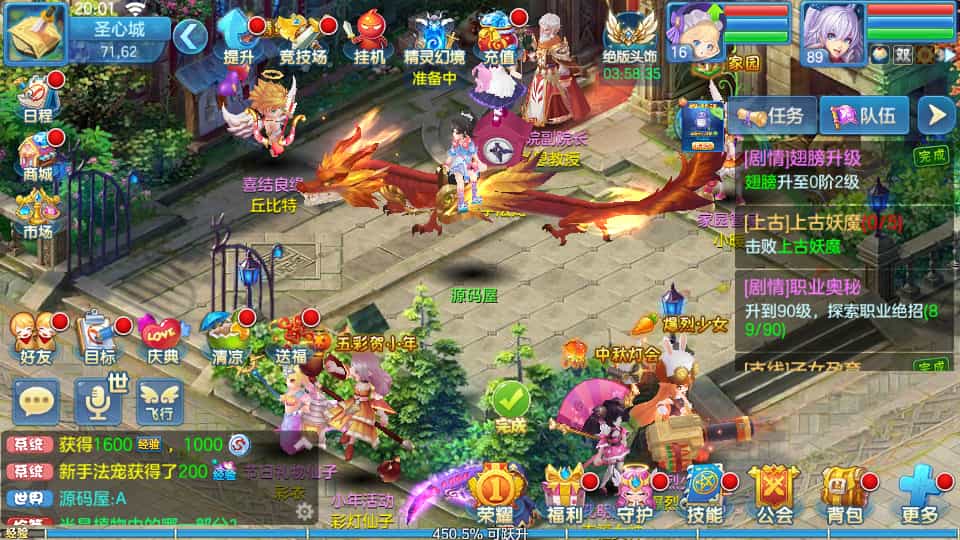Screen dimensions: 960x540
Task: Open the 市场 market
Action: (x=38, y=214)
